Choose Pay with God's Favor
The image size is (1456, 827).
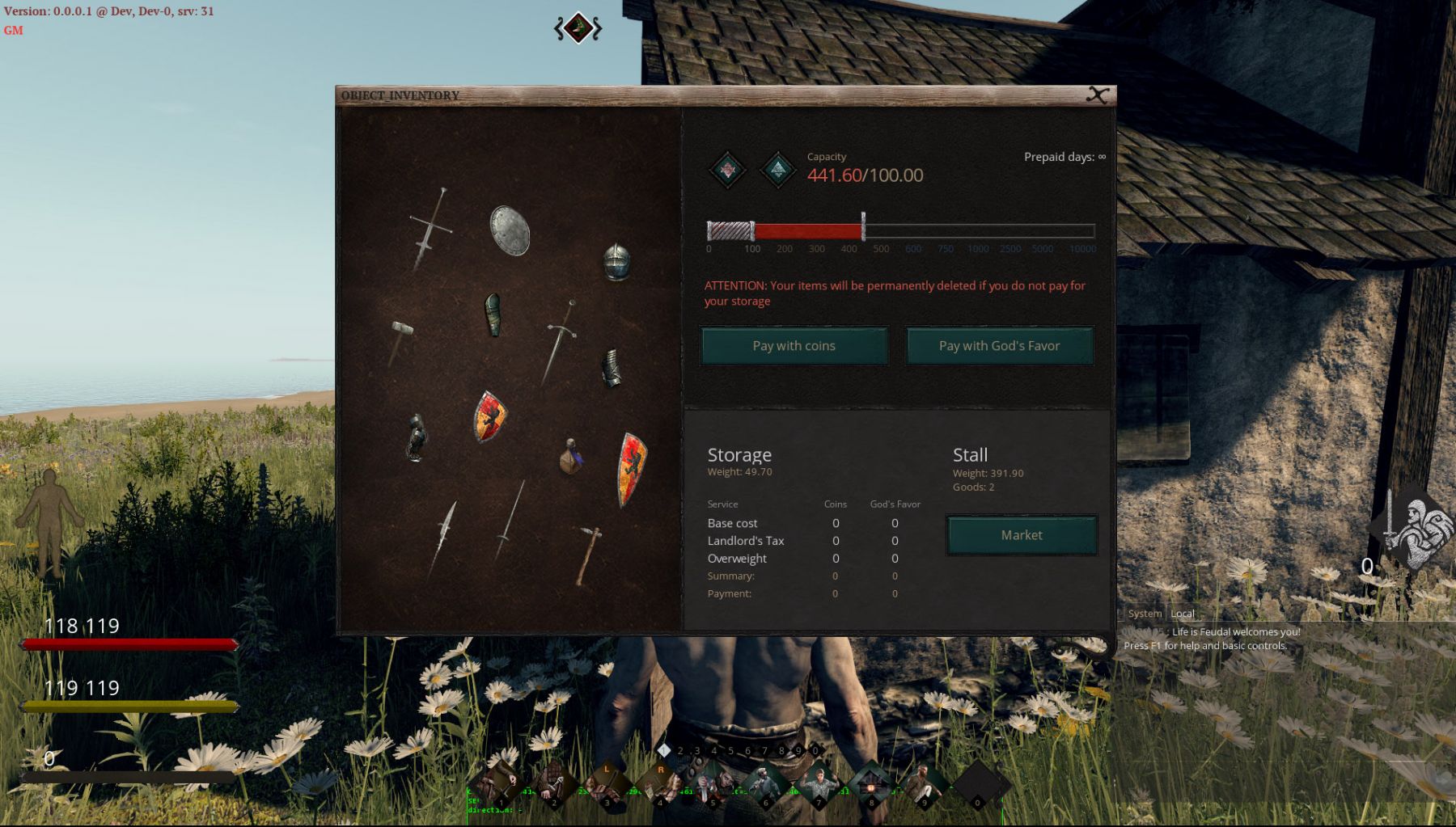[x=999, y=346]
